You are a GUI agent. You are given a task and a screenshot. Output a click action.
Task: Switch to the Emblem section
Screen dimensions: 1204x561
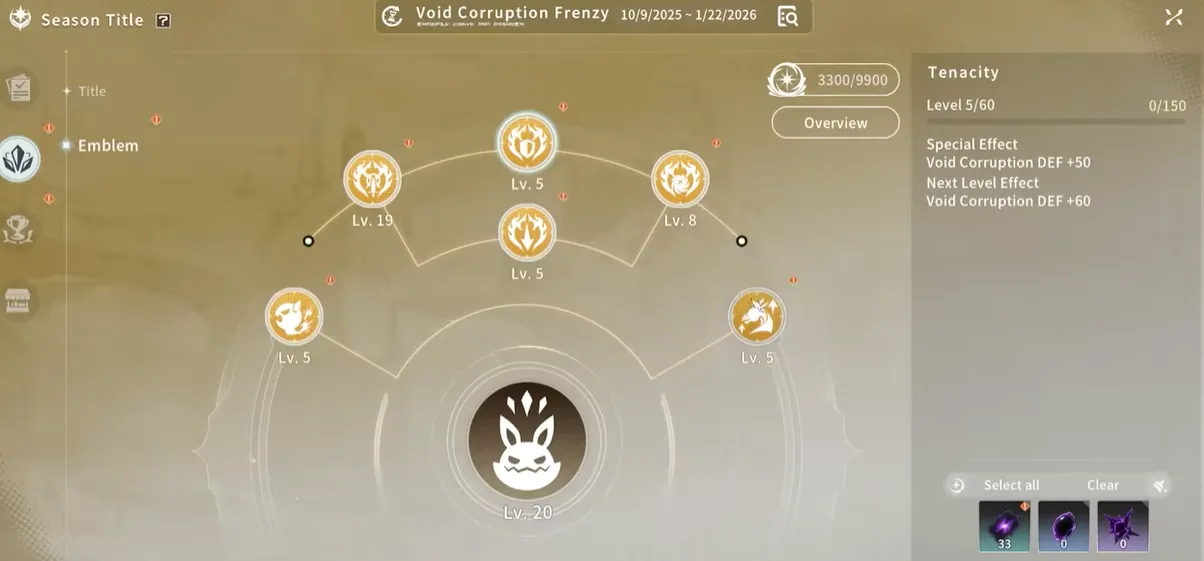pos(107,145)
